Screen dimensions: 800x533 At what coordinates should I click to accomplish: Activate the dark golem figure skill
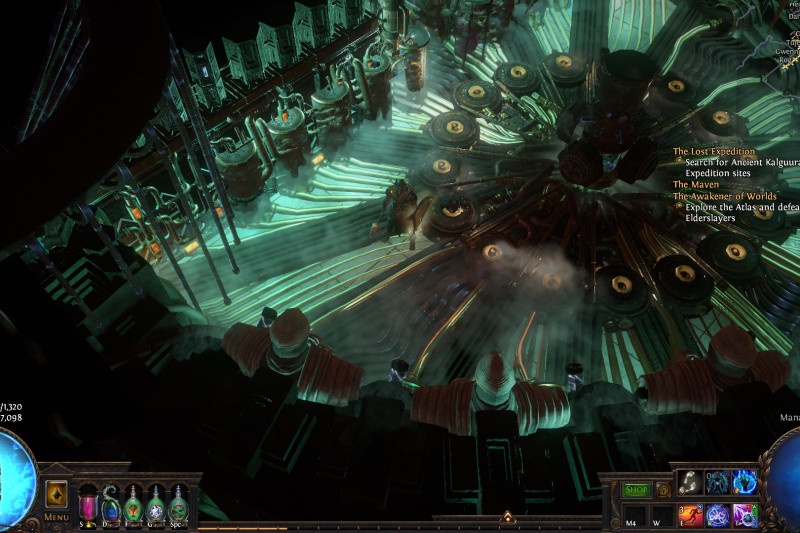(717, 482)
